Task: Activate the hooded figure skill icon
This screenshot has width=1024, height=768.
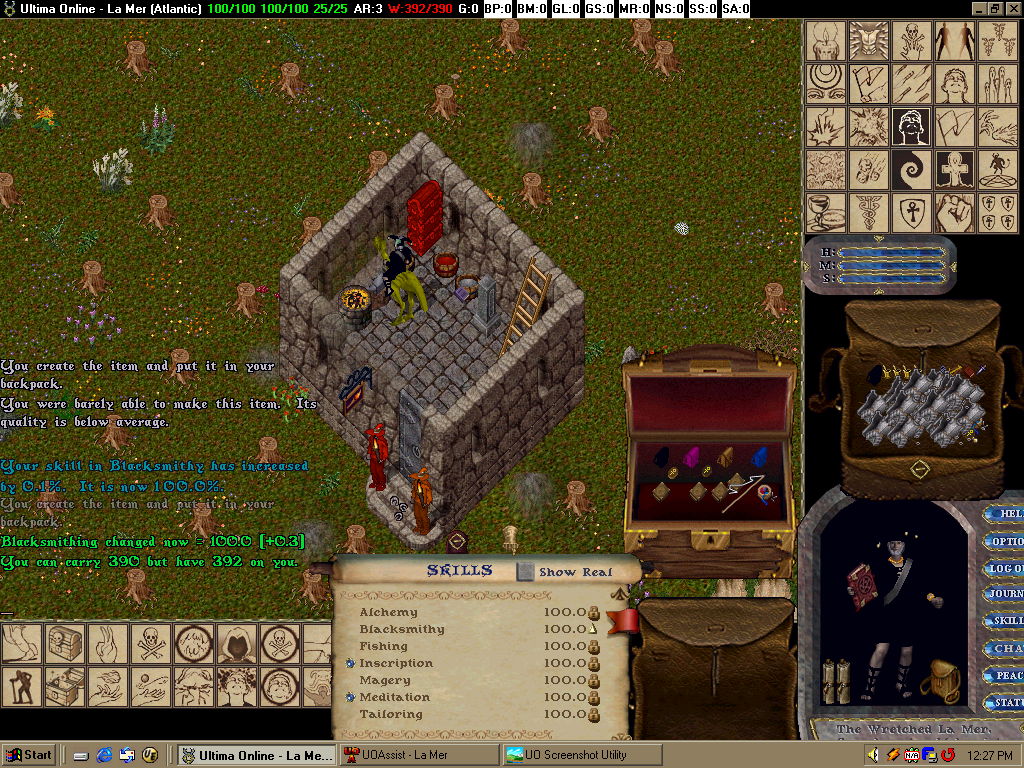Action: [235, 644]
